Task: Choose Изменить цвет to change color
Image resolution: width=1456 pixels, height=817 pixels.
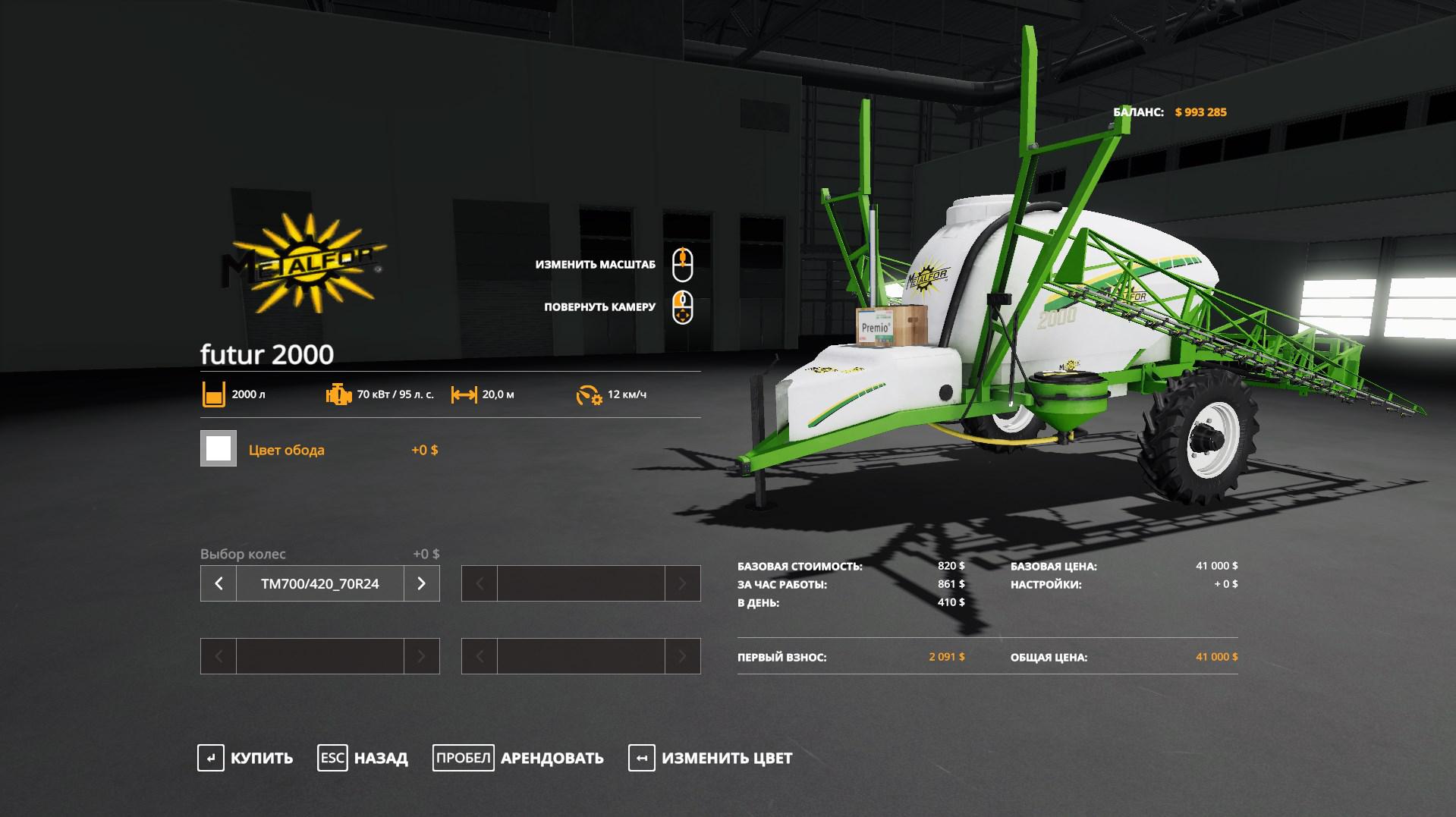Action: tap(711, 758)
